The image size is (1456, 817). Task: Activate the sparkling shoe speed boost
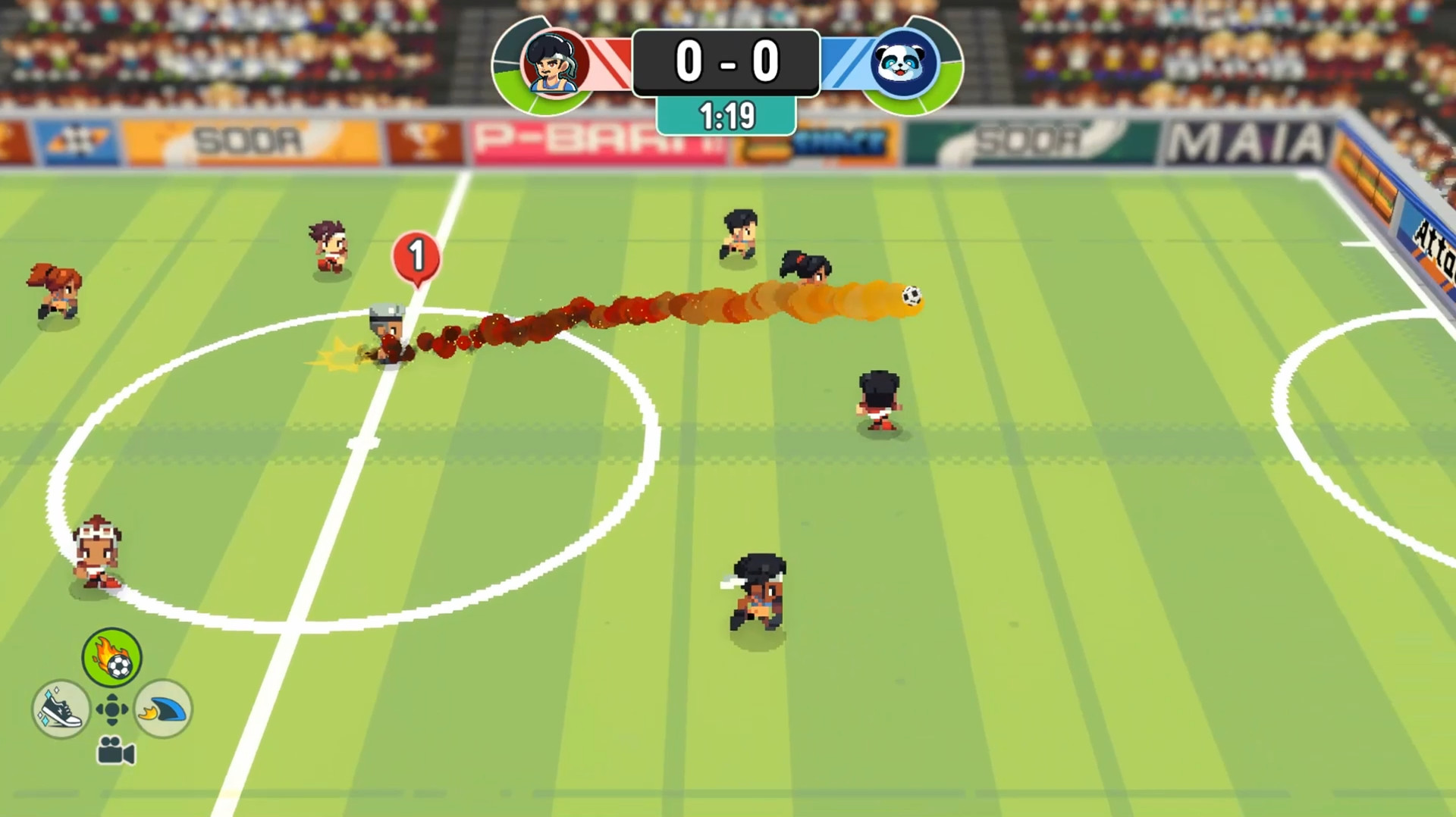61,709
